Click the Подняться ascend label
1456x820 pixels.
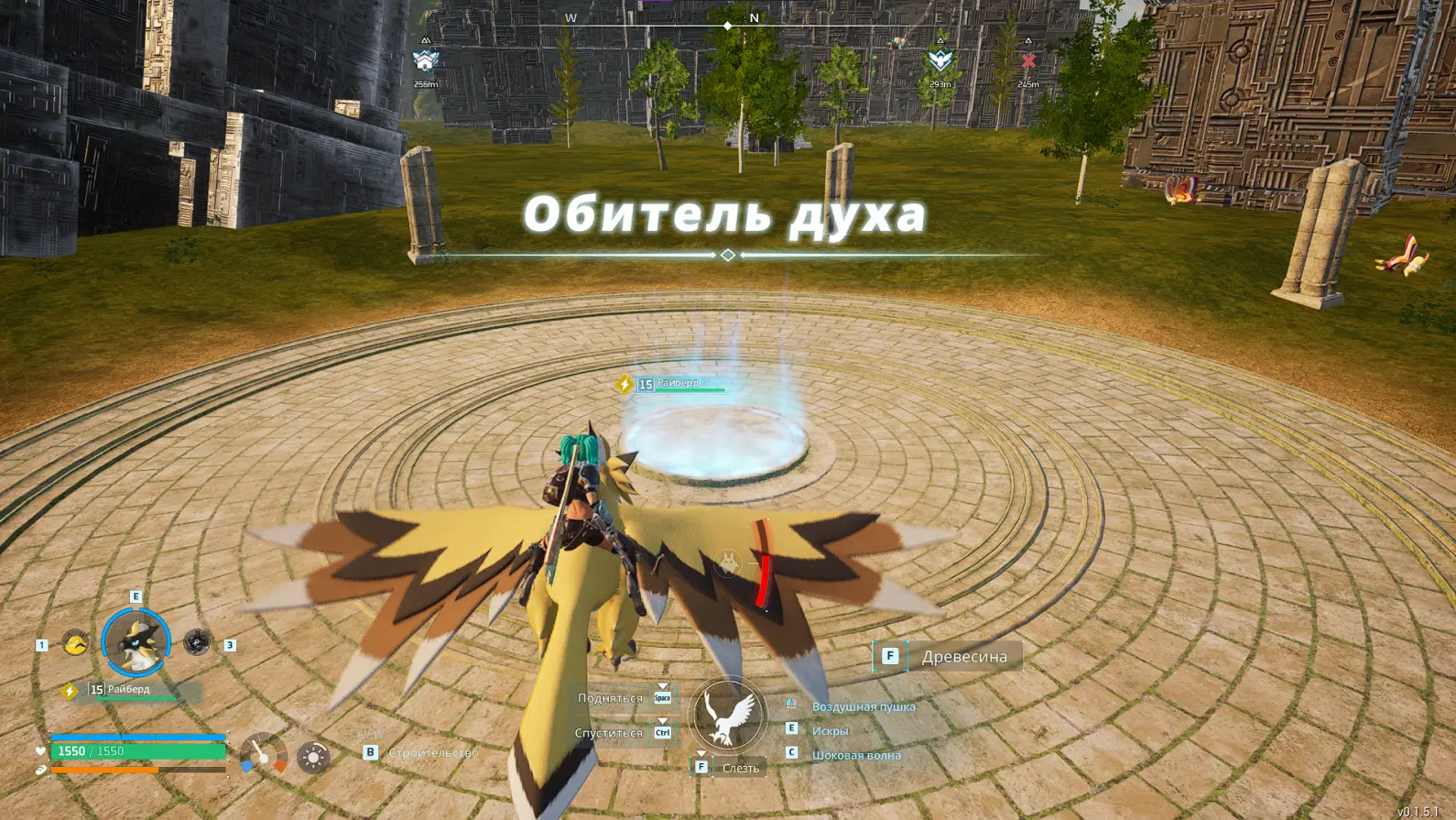point(610,698)
